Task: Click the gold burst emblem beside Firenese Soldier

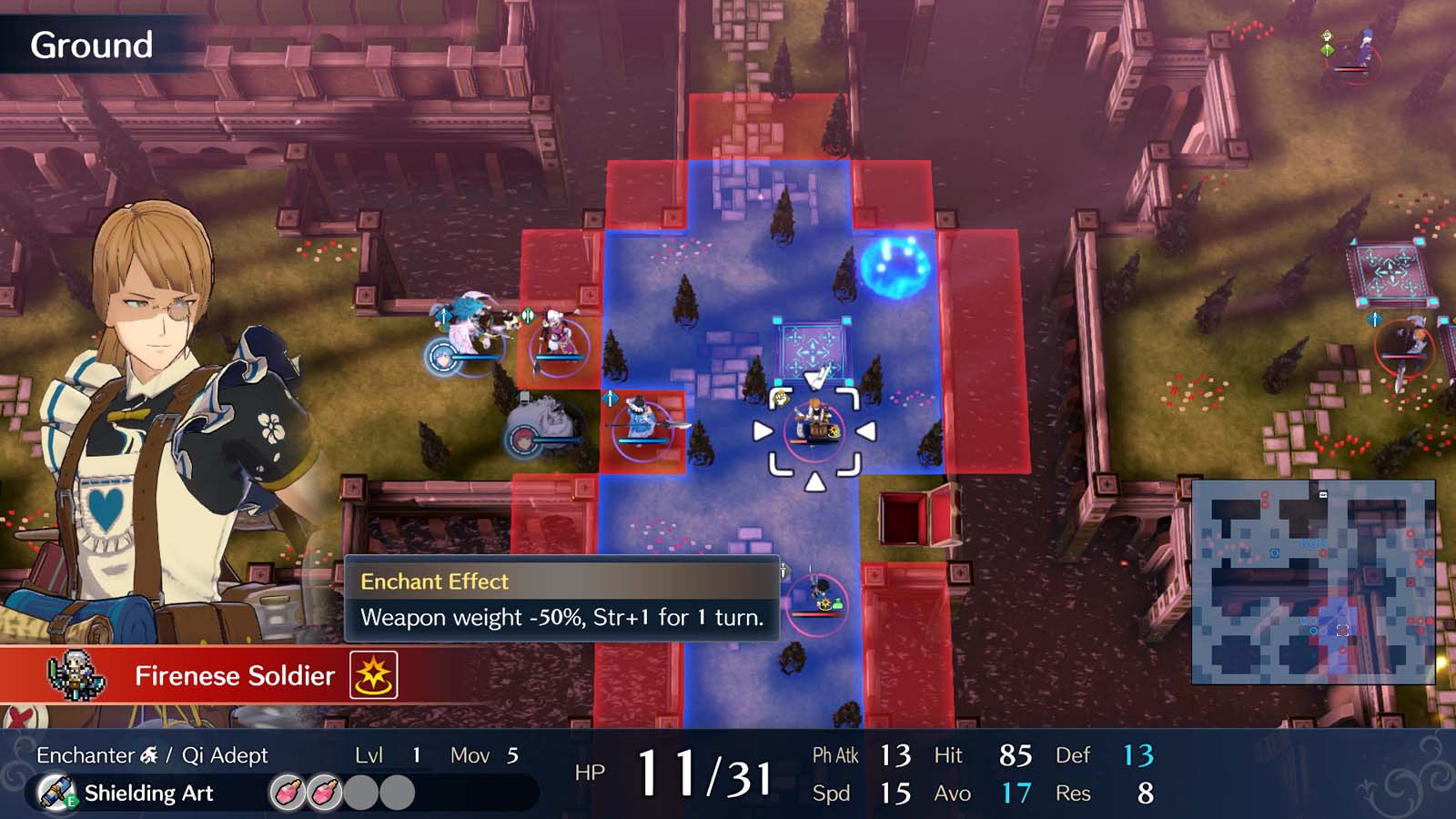Action: (x=374, y=676)
